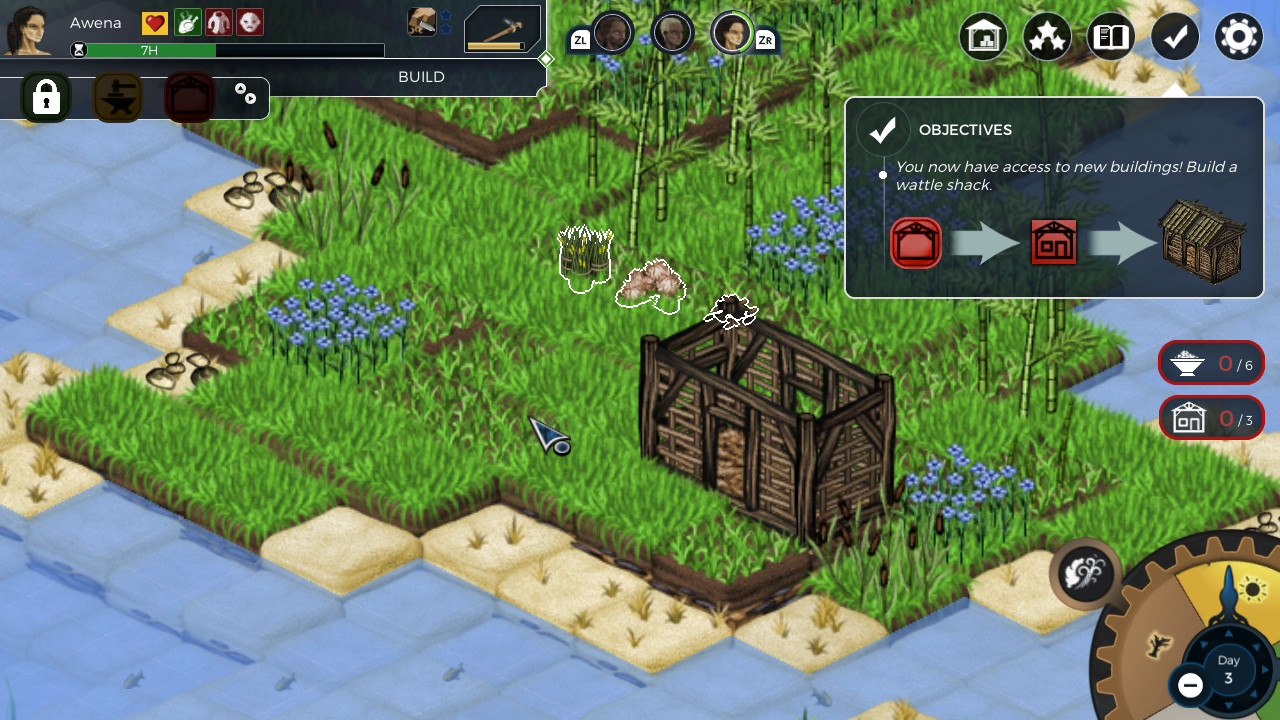This screenshot has width=1280, height=720.
Task: Open the shelter house icon top-right
Action: tap(983, 36)
